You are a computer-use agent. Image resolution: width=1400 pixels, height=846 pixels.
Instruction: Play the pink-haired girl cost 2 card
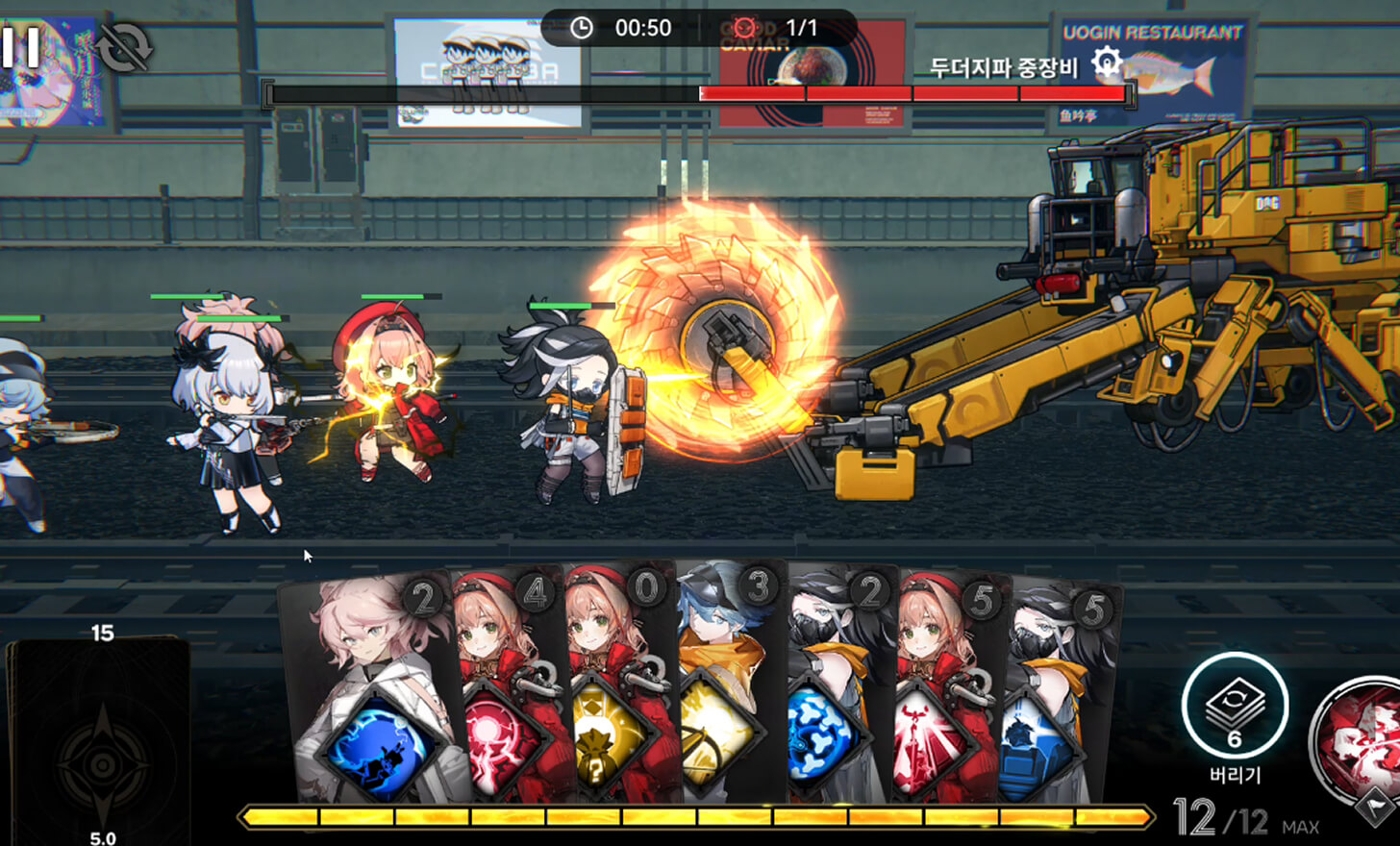point(370,692)
